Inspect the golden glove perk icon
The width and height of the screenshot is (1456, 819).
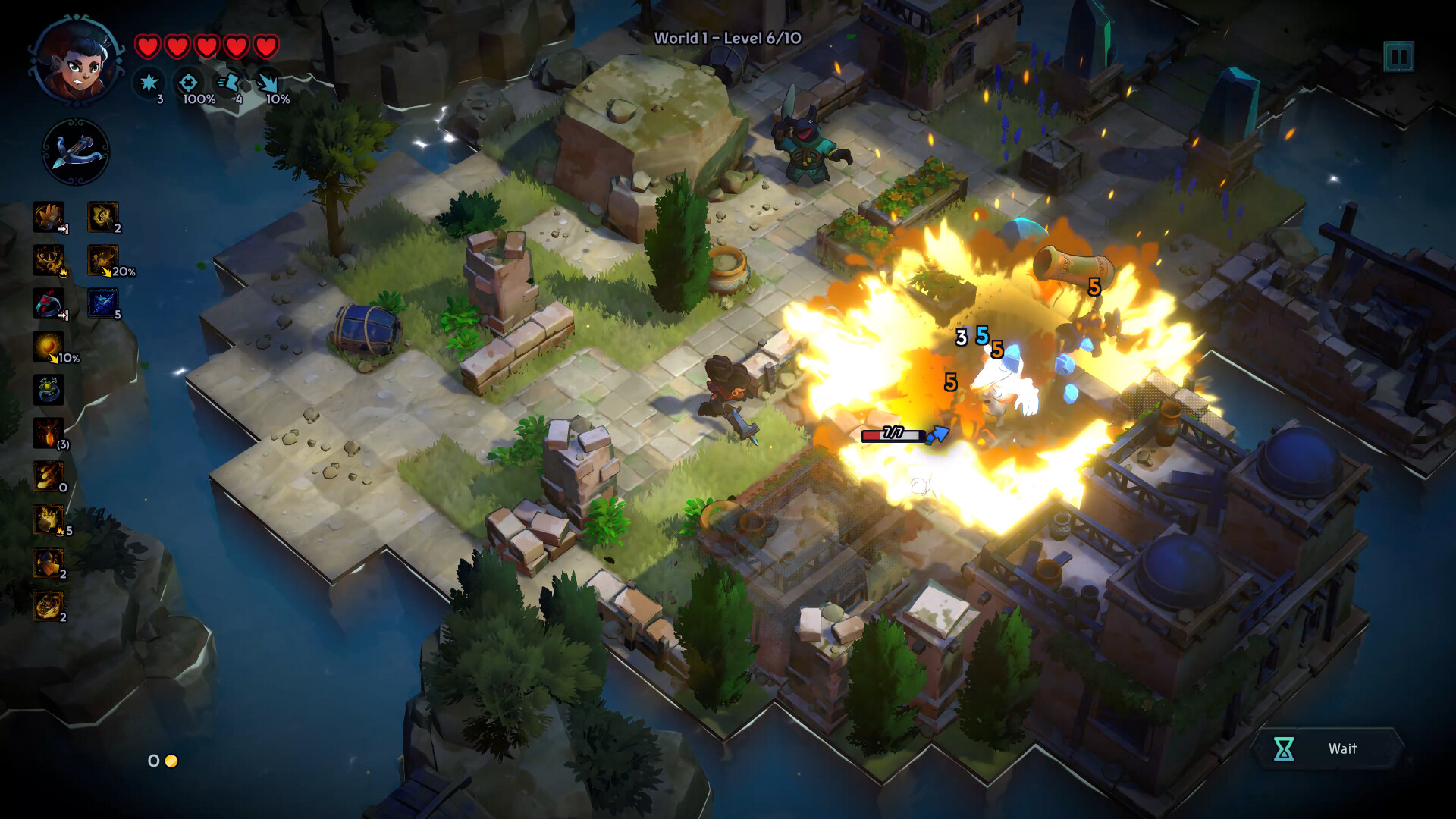[x=49, y=218]
